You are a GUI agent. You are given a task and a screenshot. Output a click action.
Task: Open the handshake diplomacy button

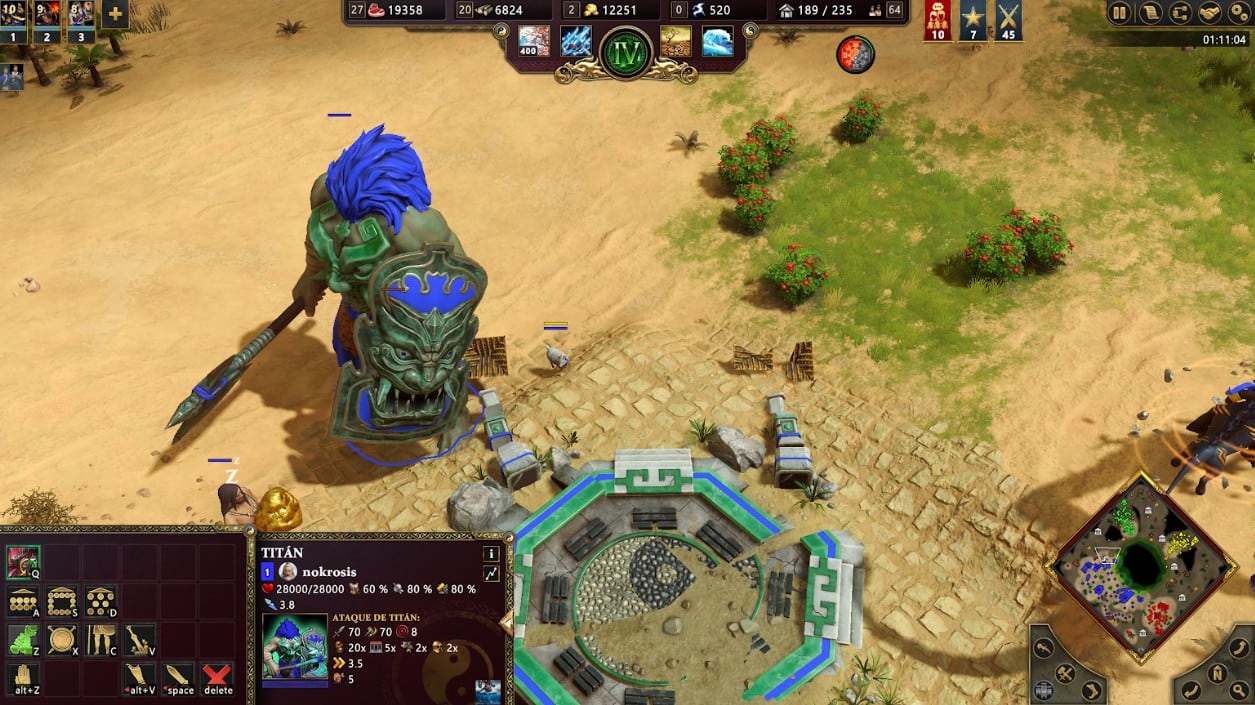(1209, 14)
